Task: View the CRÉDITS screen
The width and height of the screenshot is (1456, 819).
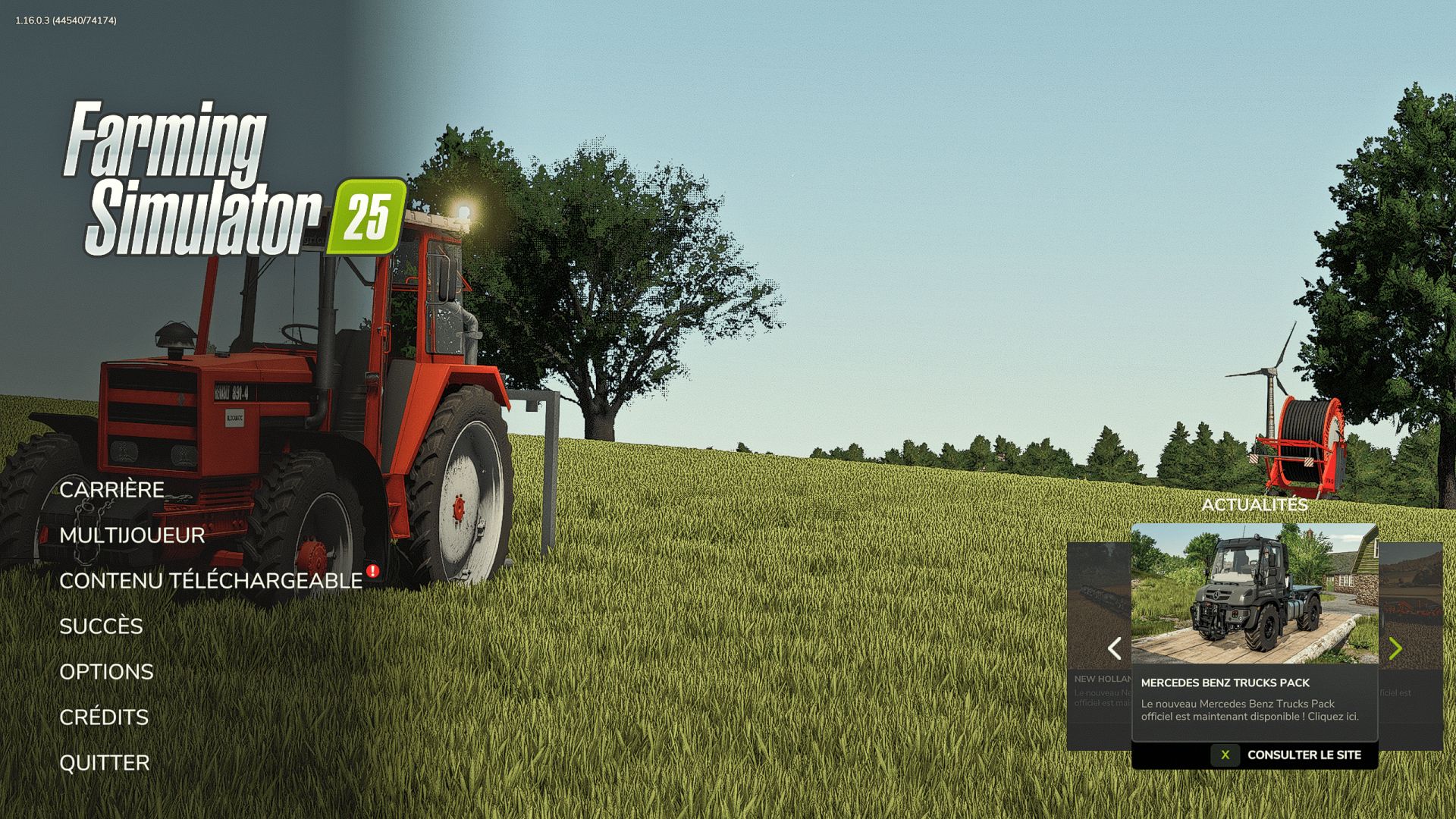Action: click(x=104, y=717)
